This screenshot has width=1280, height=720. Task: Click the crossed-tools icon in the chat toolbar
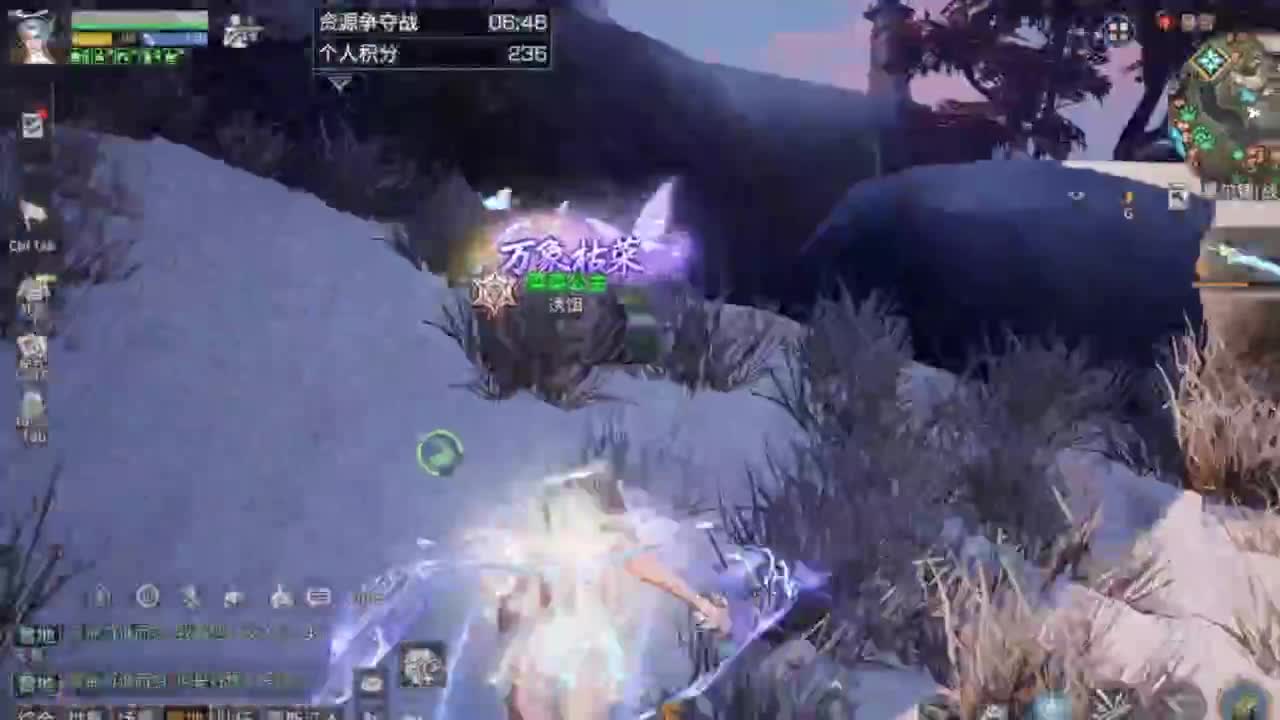click(x=191, y=596)
